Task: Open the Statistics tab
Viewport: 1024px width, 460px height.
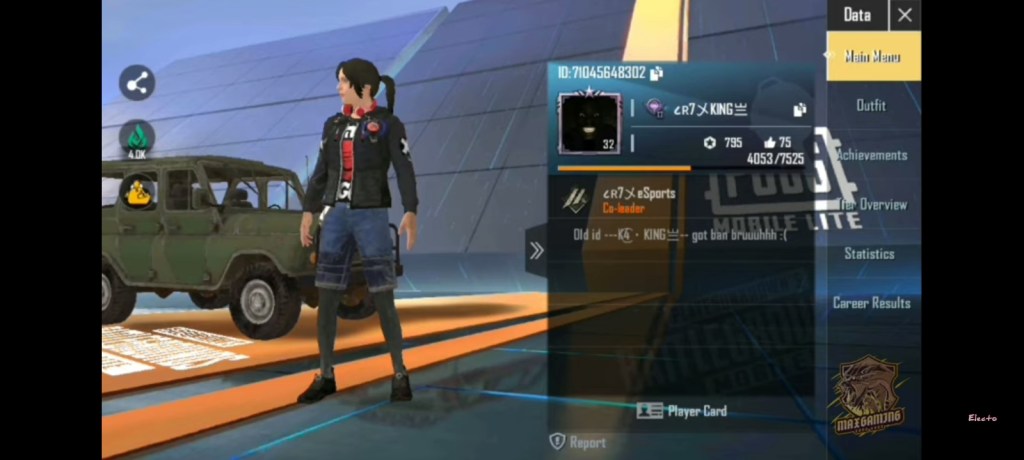Action: (x=870, y=253)
